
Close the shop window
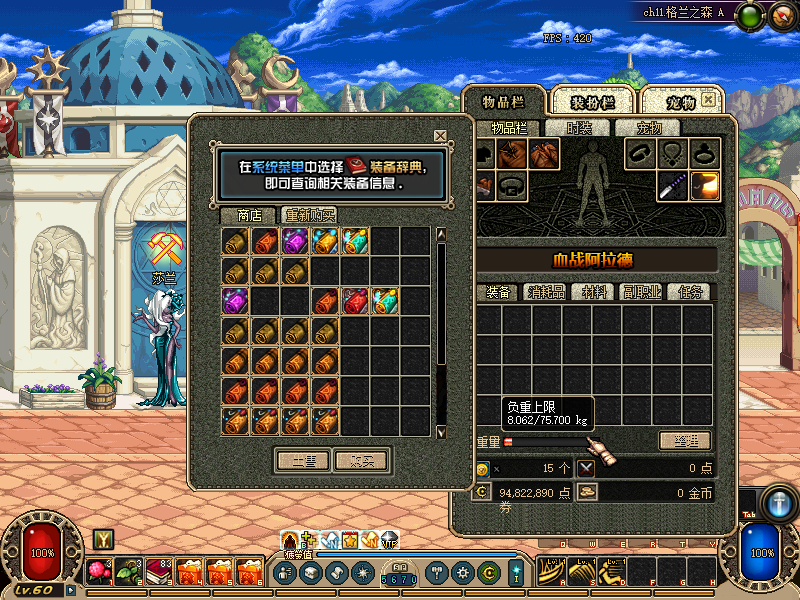click(x=440, y=136)
